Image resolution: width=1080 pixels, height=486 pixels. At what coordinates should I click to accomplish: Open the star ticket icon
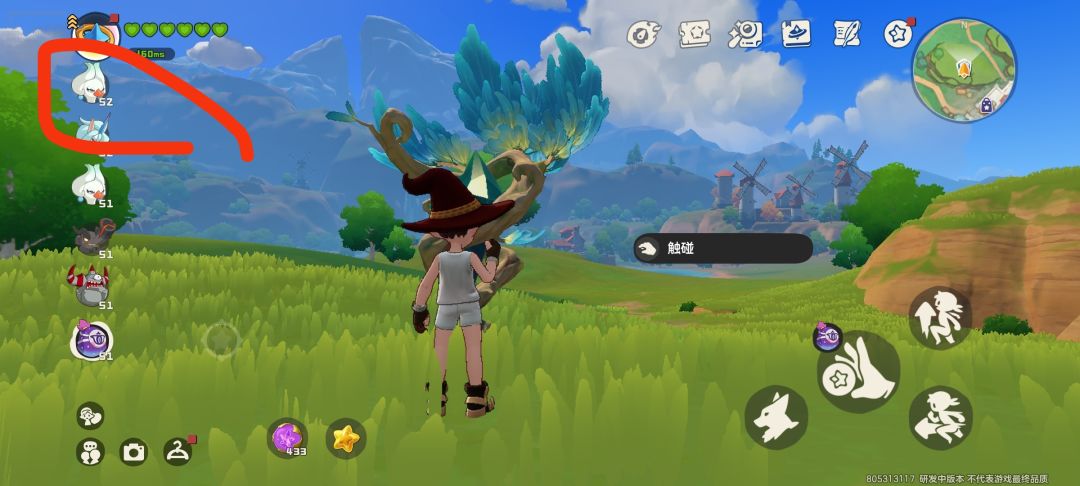point(694,34)
